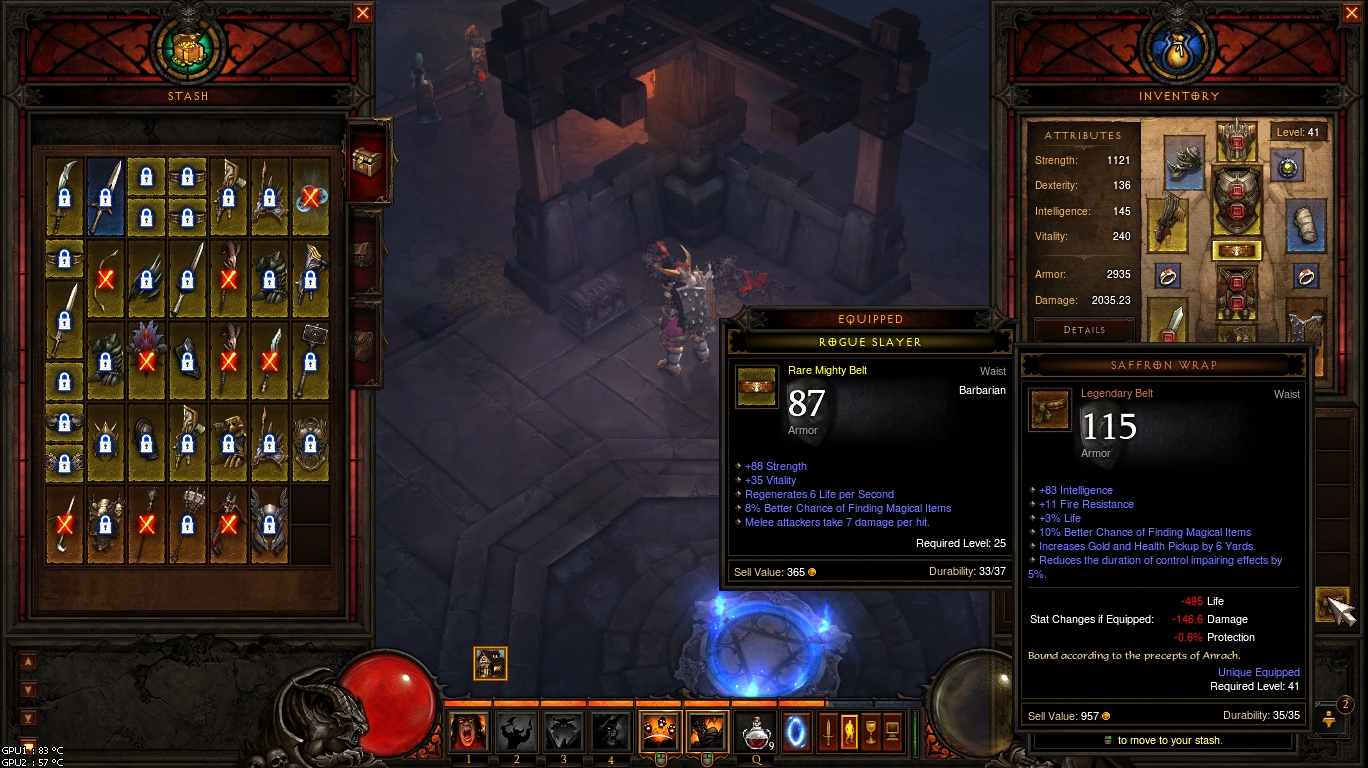Open the Details attributes button
Screen dimensions: 1368x768
1084,330
